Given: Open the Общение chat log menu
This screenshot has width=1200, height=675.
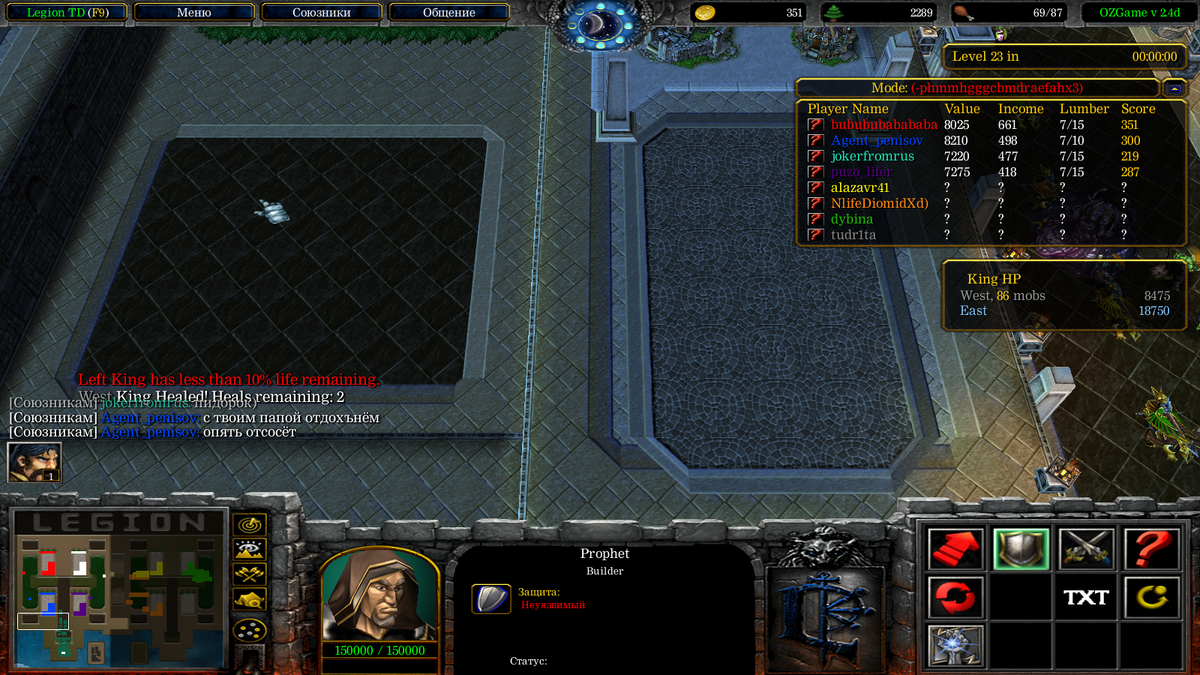Looking at the screenshot, I should click(x=449, y=13).
